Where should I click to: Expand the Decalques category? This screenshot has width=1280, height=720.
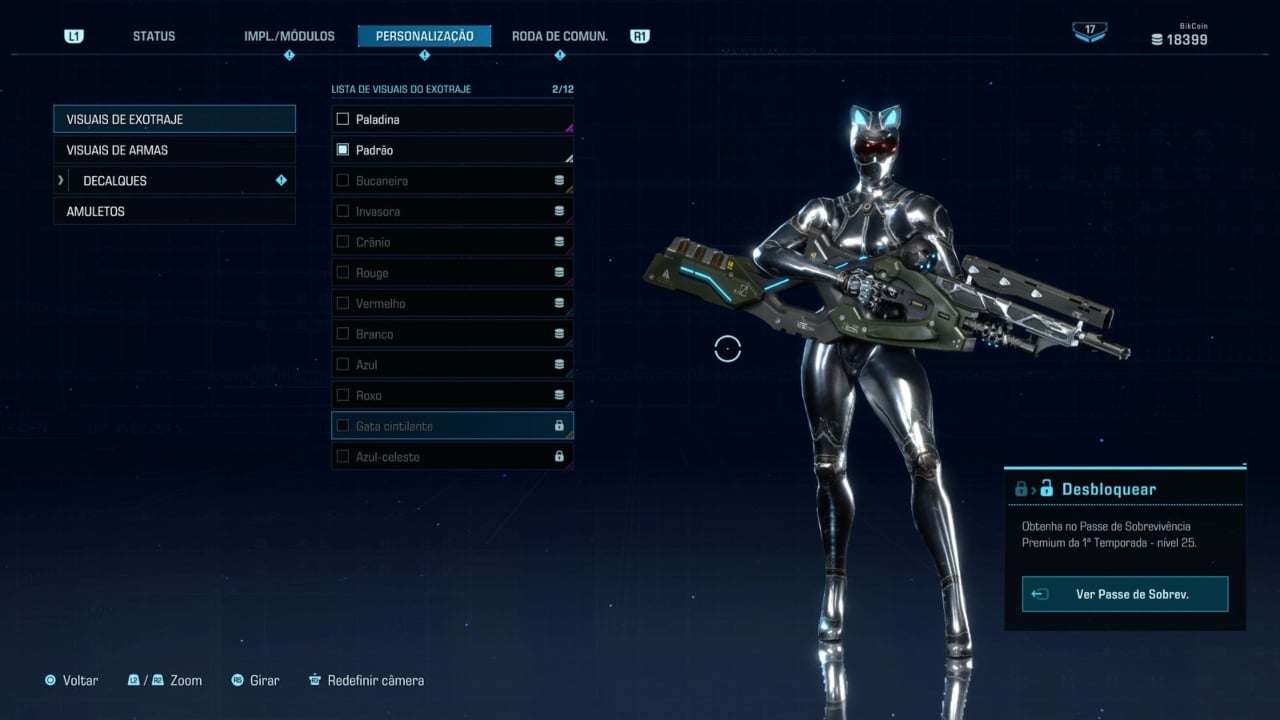tap(174, 181)
